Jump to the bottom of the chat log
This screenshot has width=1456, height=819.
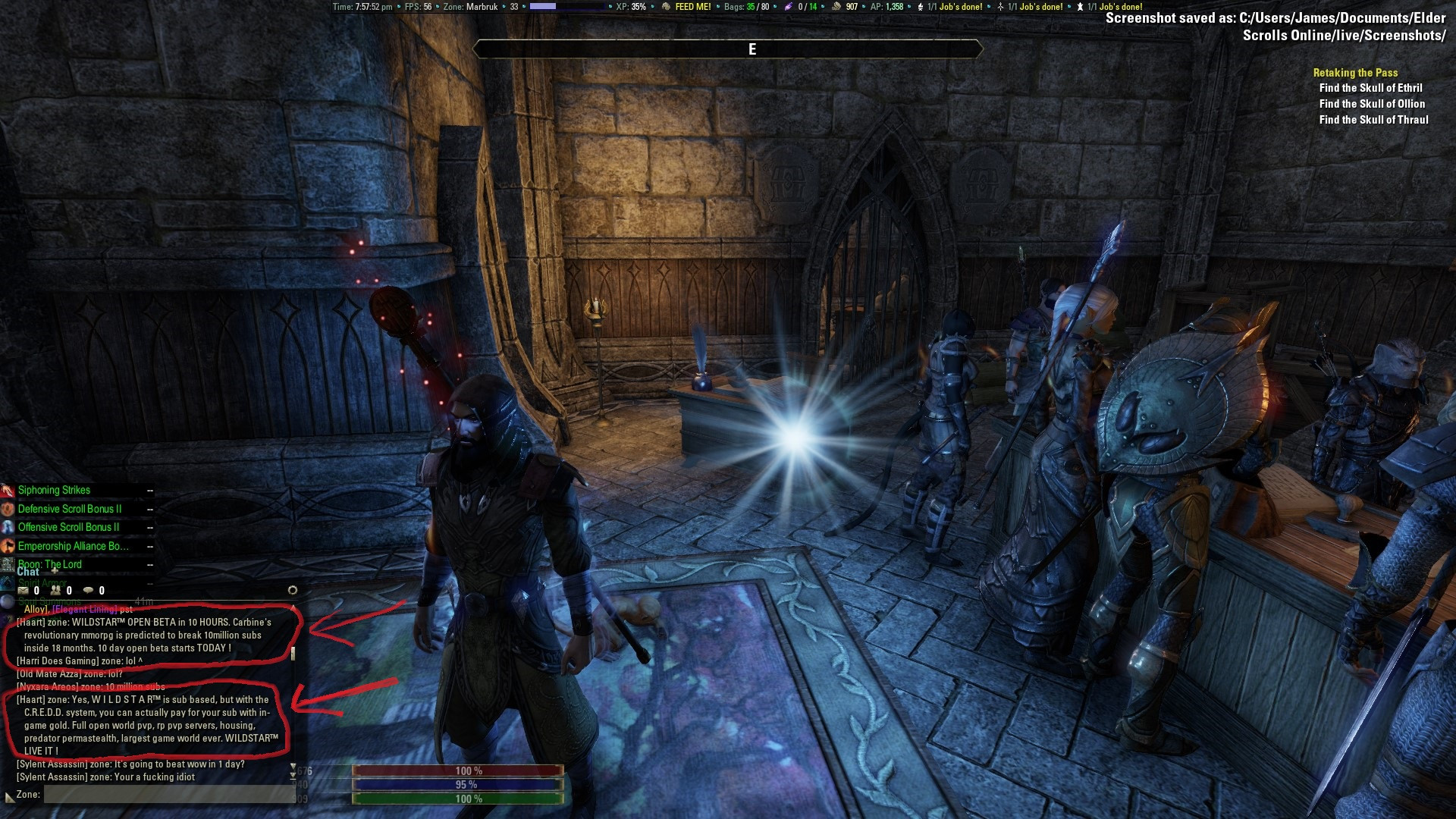pos(293,777)
